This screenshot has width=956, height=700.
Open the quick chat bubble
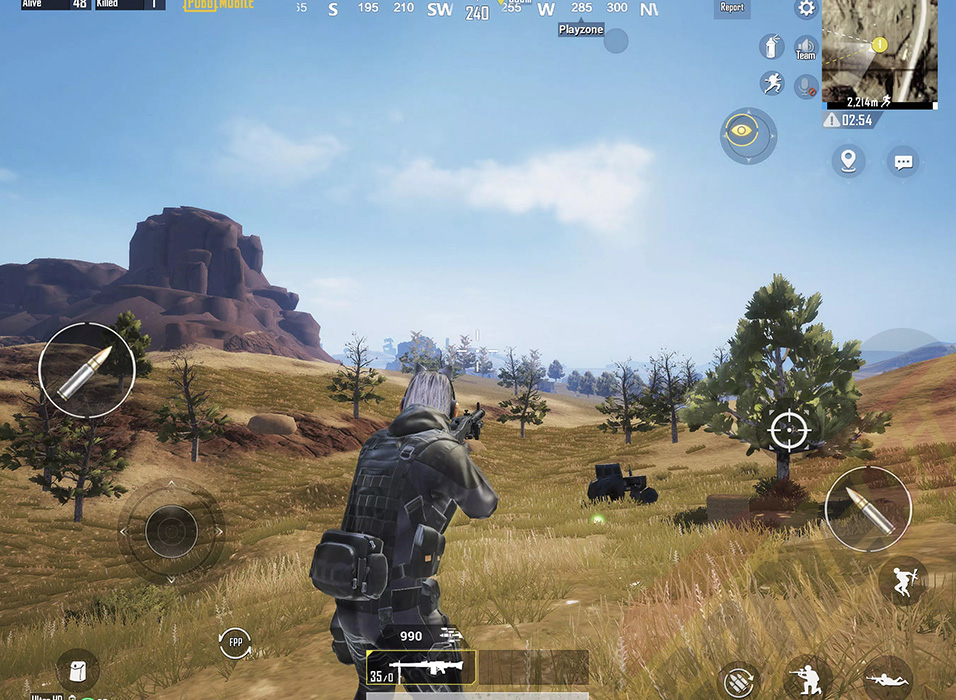pyautogui.click(x=903, y=161)
